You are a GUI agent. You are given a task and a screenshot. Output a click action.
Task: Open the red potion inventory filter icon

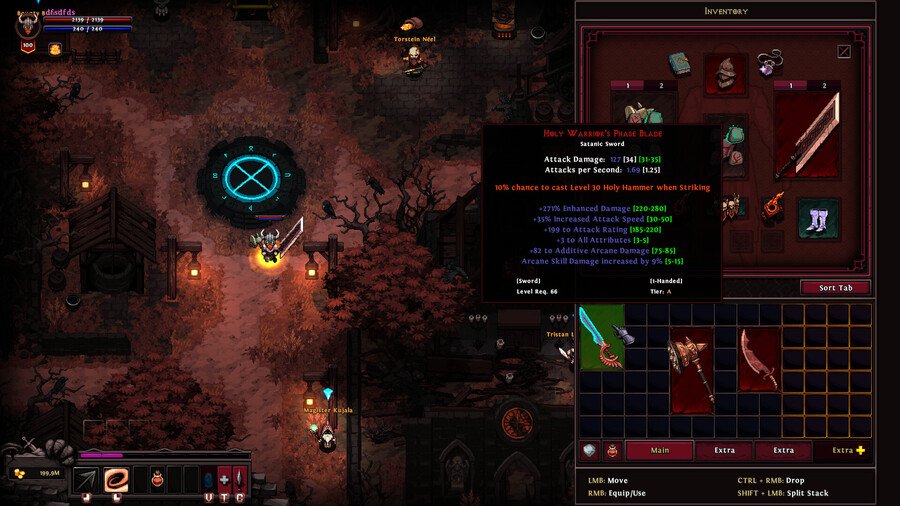click(610, 451)
